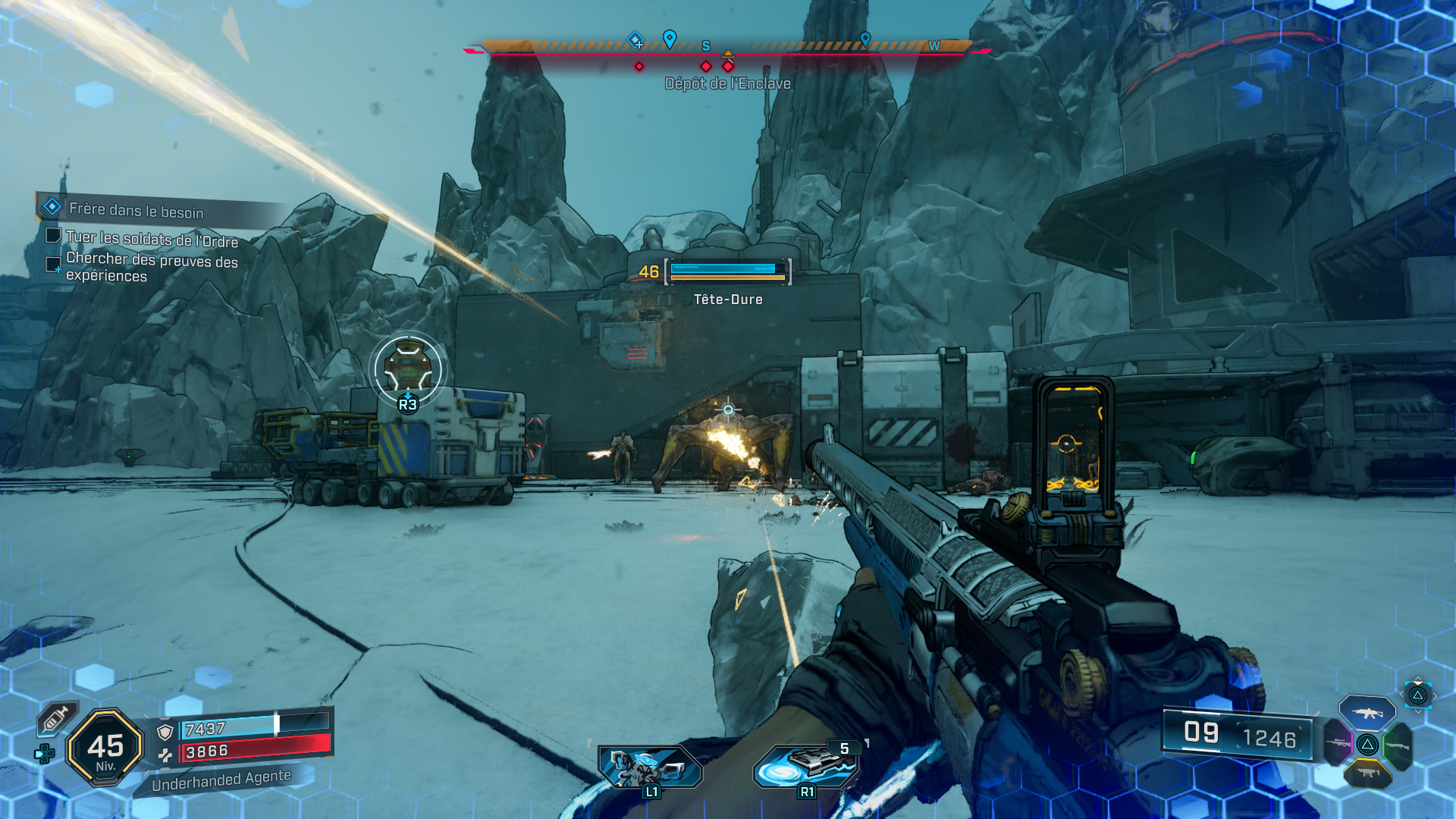The height and width of the screenshot is (819, 1456).
Task: Switch to the purple sniper rifle slot
Action: (x=1338, y=743)
